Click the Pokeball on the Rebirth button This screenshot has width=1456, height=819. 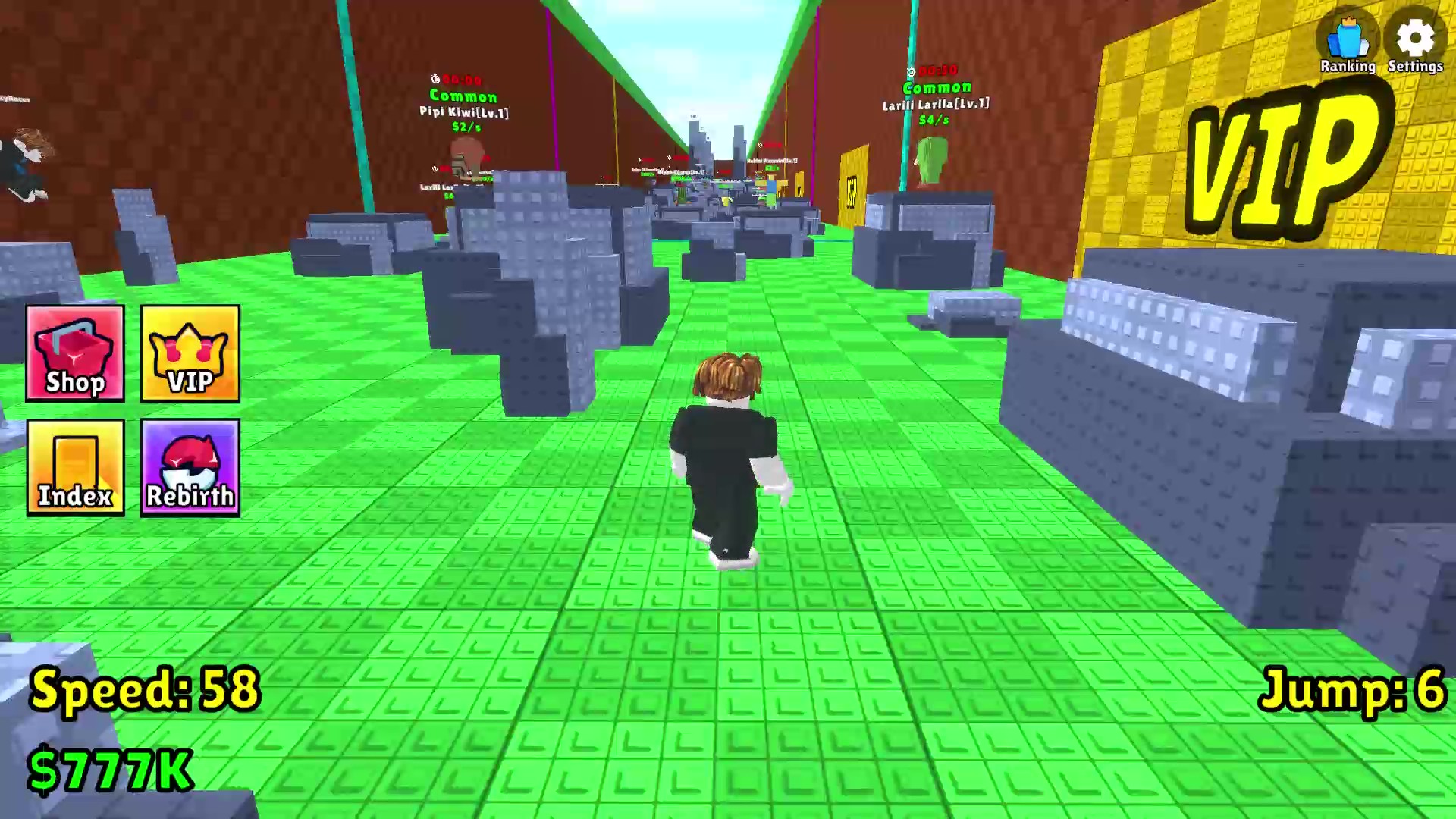[189, 460]
